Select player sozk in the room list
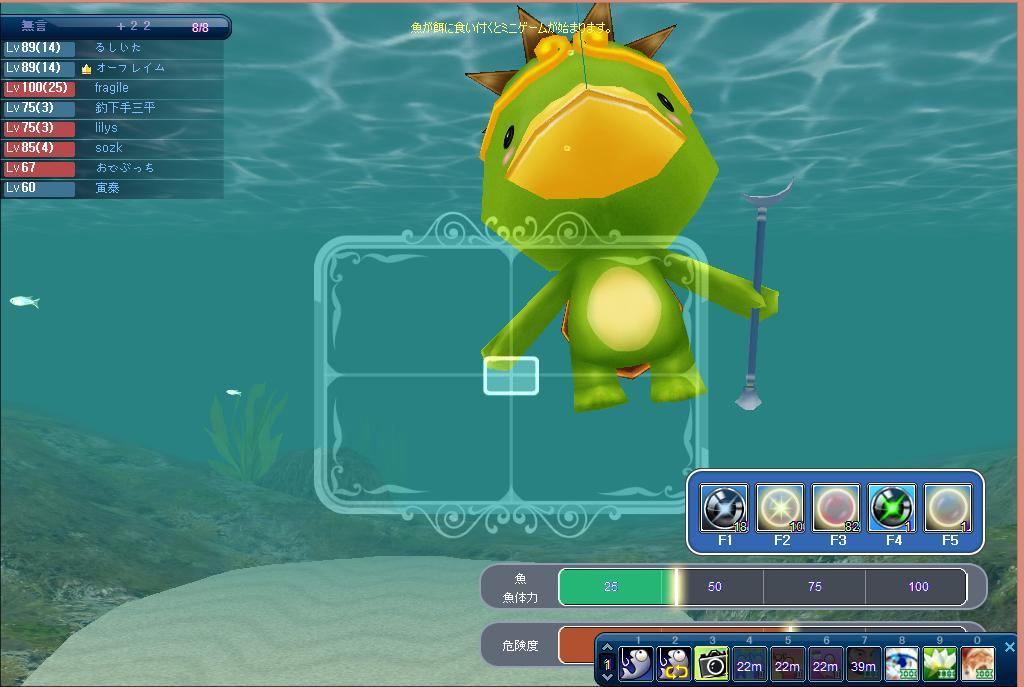The width and height of the screenshot is (1024, 687). click(108, 148)
